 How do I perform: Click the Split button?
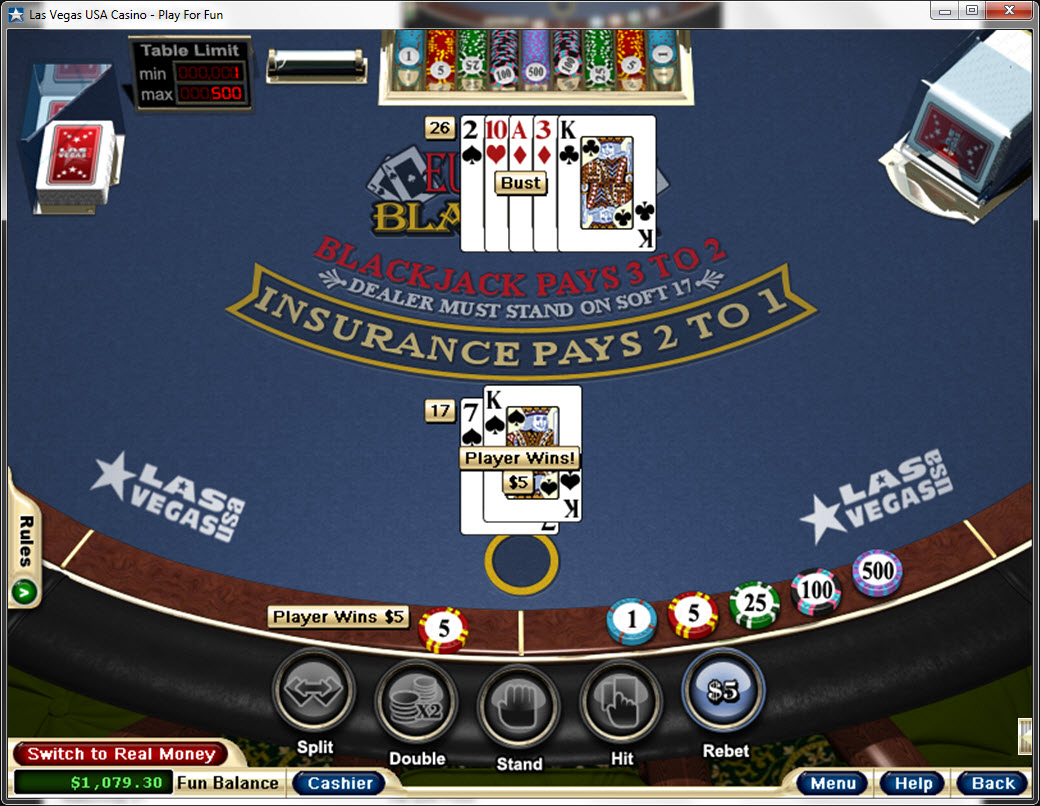(314, 690)
